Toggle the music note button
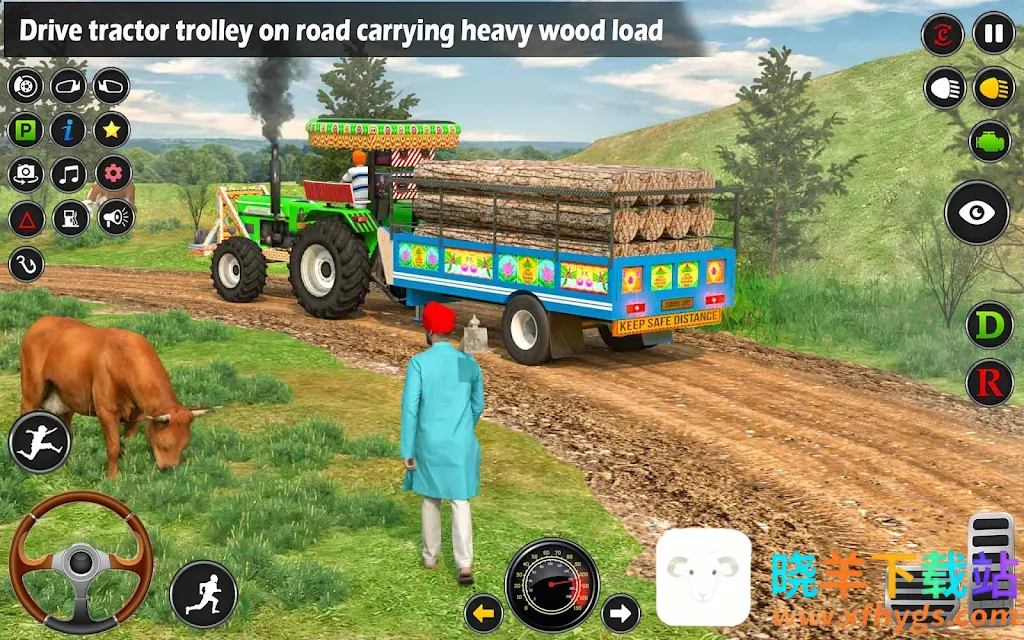This screenshot has height=640, width=1024. (68, 174)
